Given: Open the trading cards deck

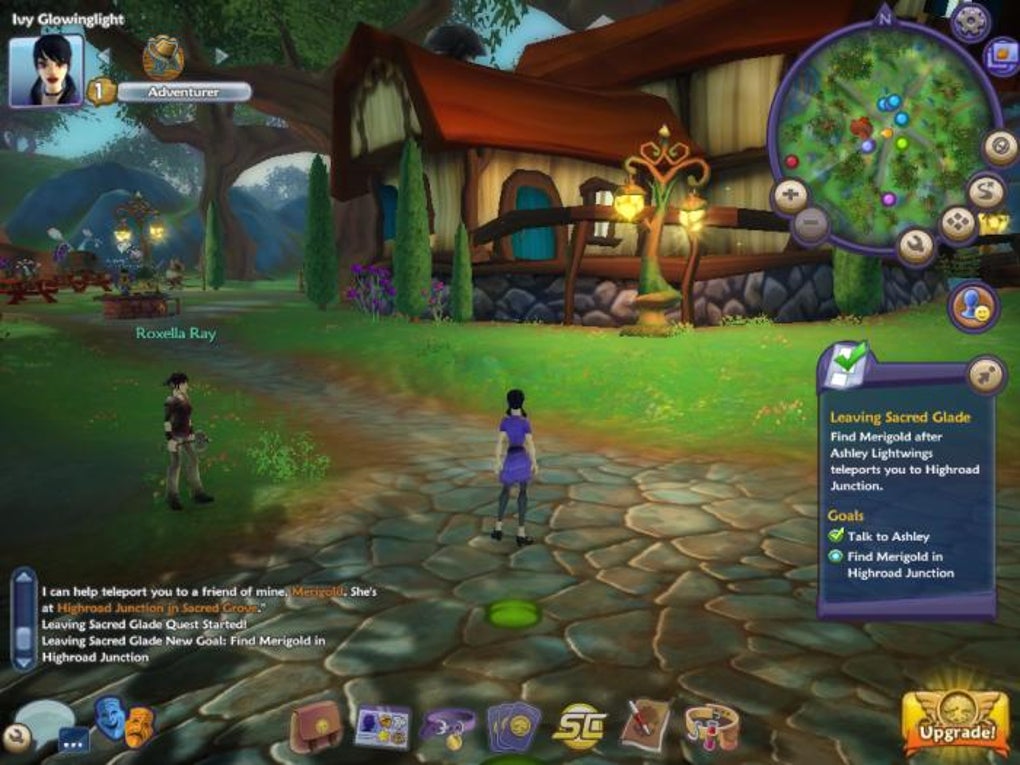Looking at the screenshot, I should [x=513, y=727].
